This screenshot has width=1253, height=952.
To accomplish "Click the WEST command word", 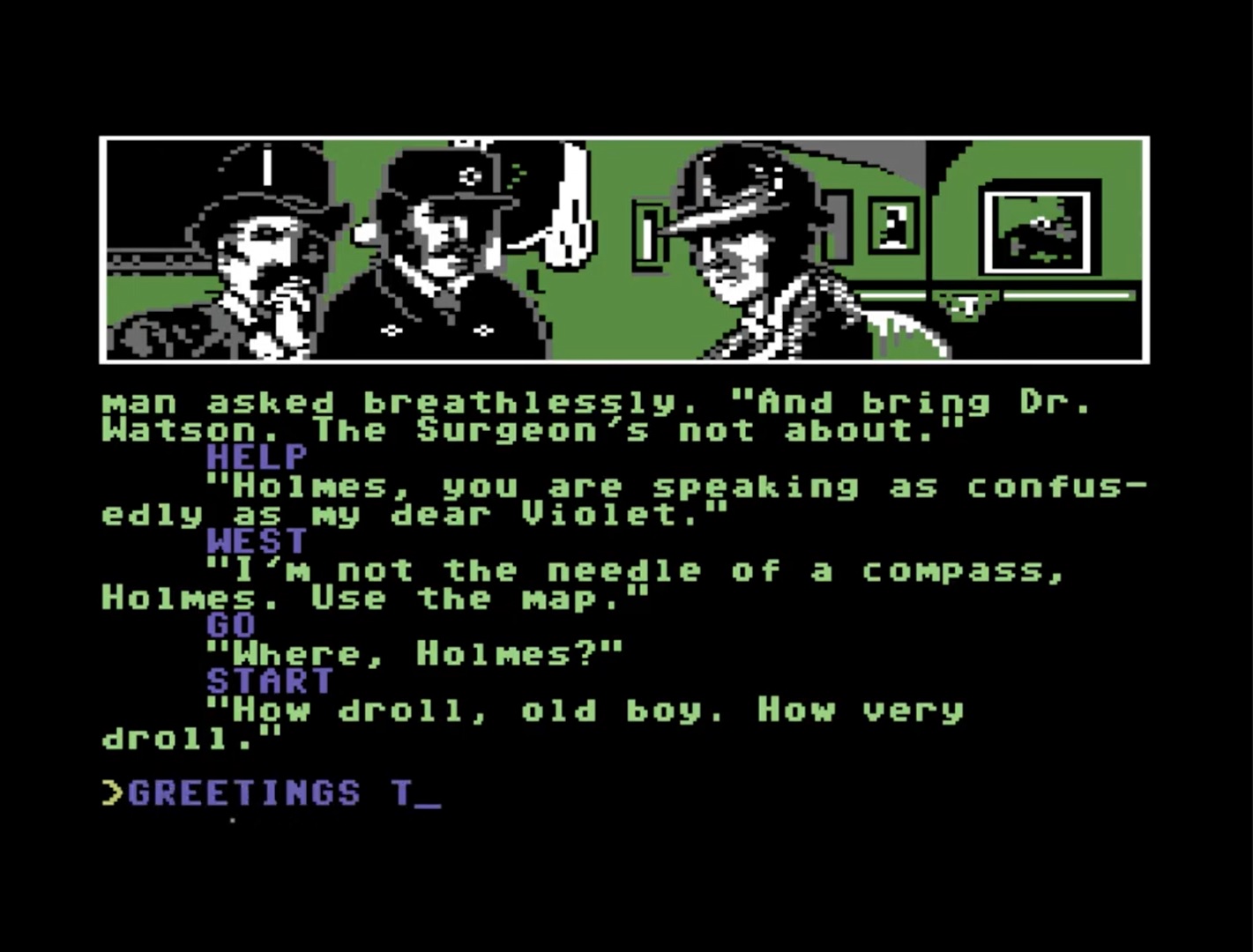I will coord(256,540).
